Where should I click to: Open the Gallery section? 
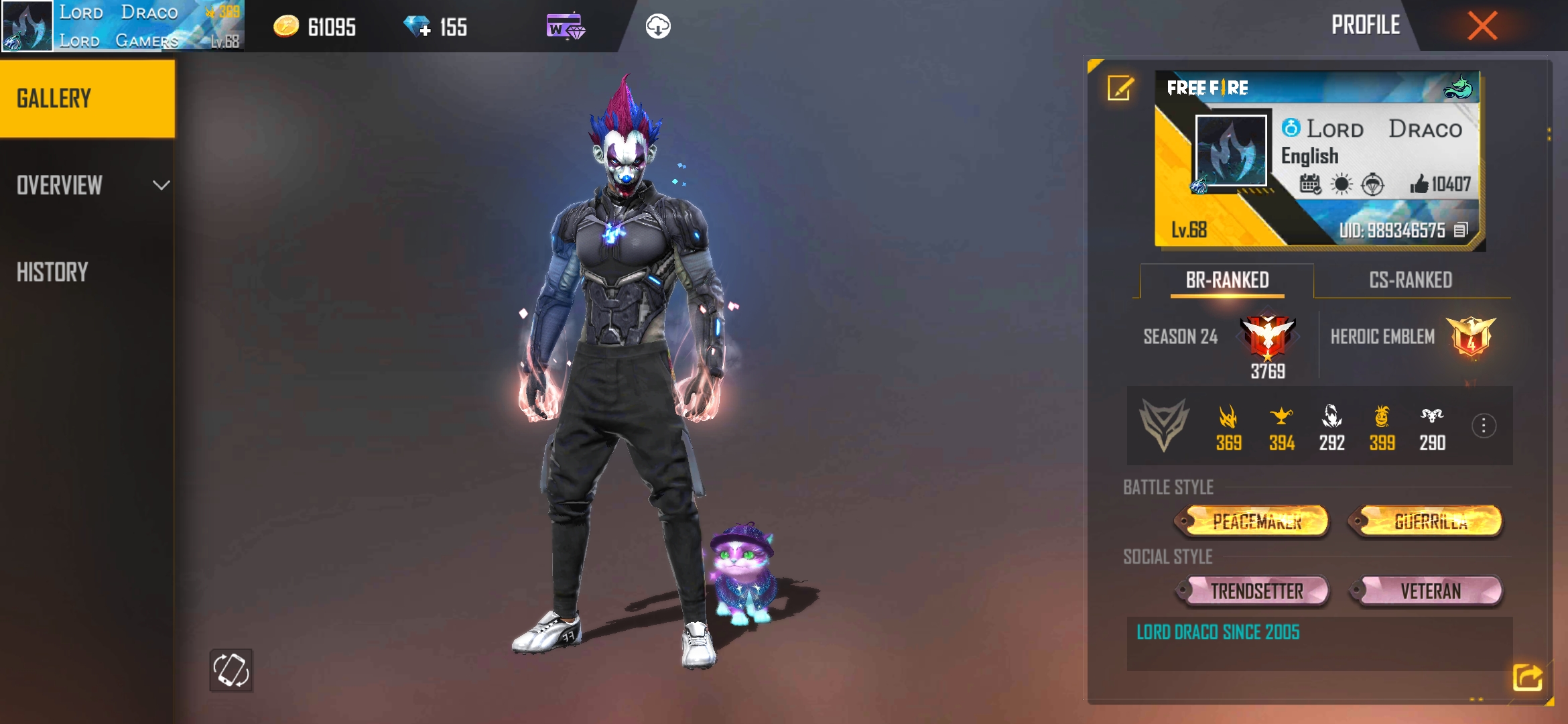point(87,99)
